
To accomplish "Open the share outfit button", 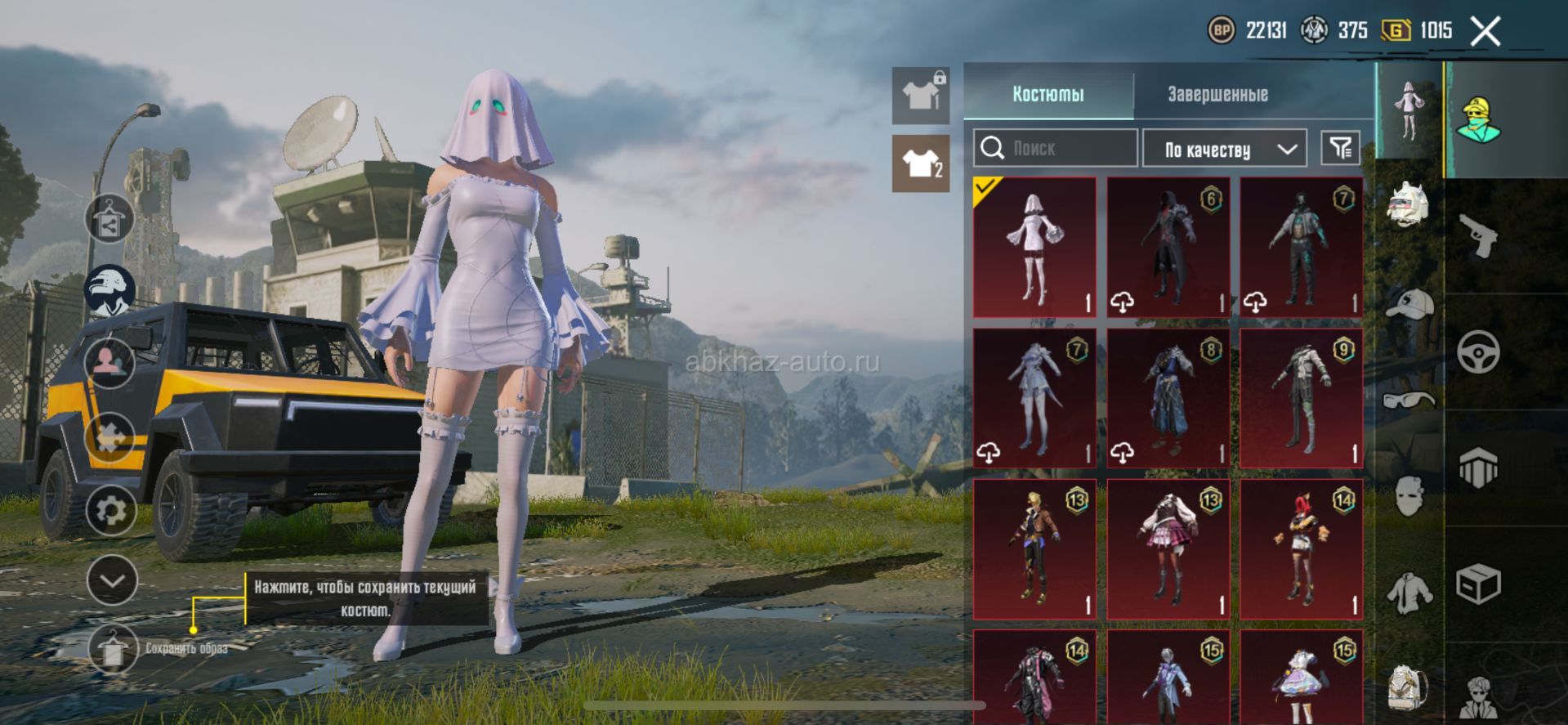I will tap(109, 219).
